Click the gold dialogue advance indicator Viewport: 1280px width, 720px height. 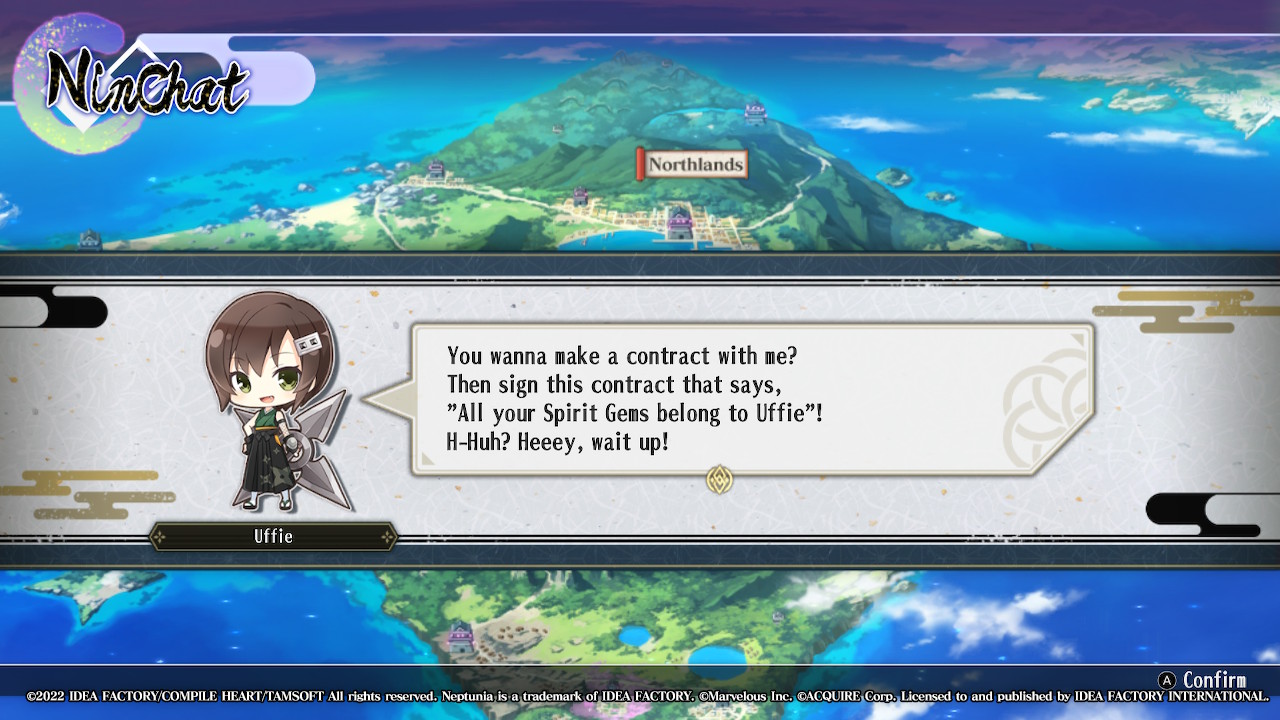point(719,479)
